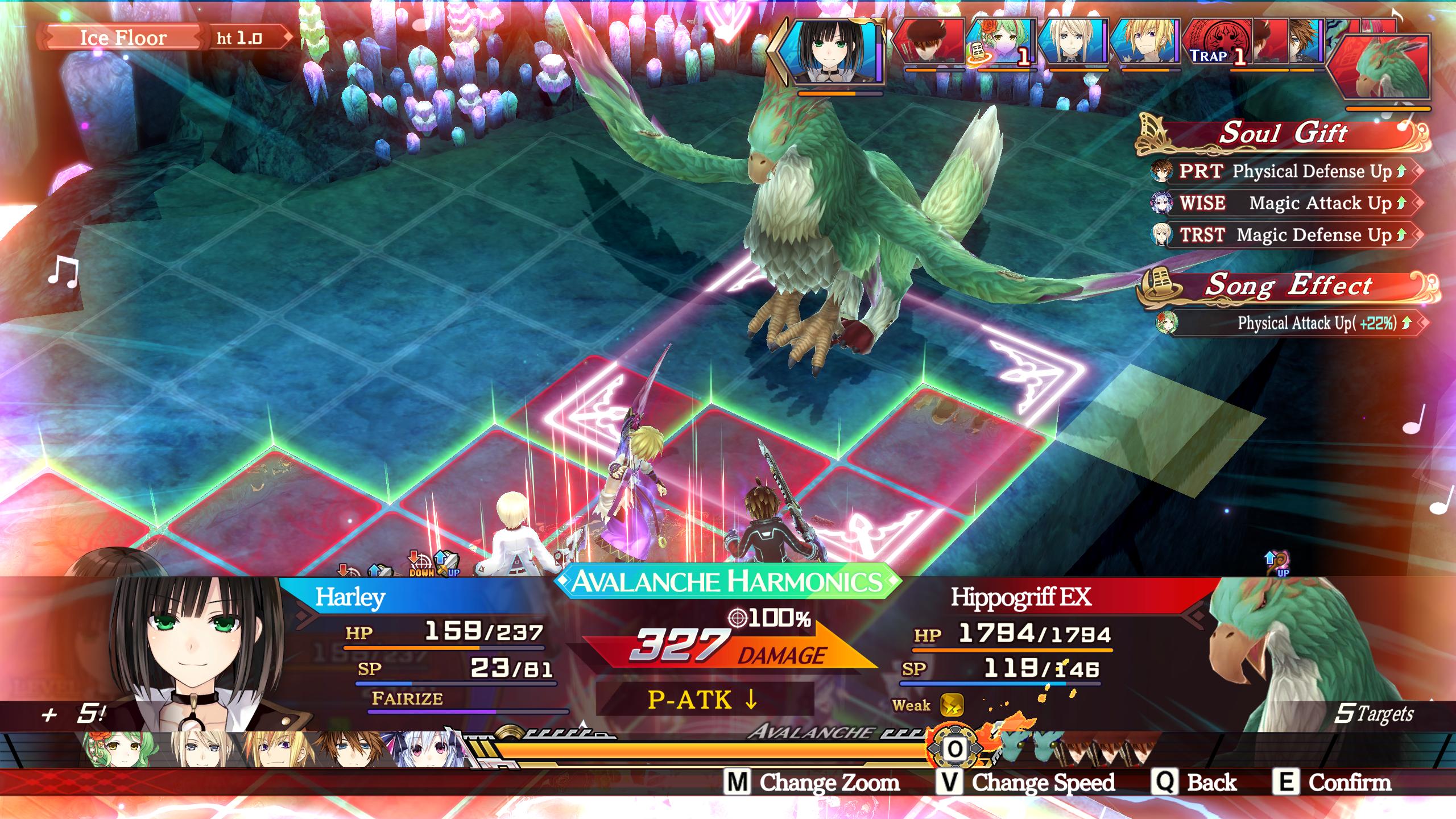Select the white-haired girl's bottom party portrait

[x=411, y=750]
